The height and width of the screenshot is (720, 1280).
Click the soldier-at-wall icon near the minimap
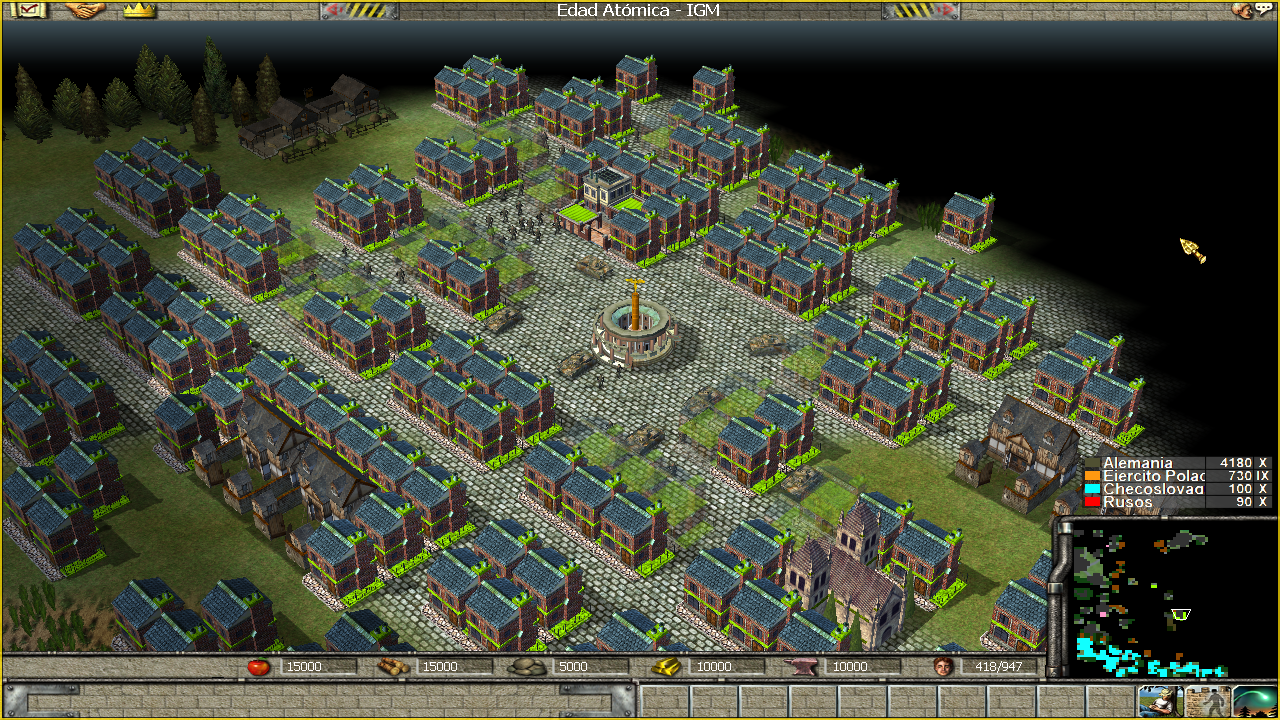1208,701
